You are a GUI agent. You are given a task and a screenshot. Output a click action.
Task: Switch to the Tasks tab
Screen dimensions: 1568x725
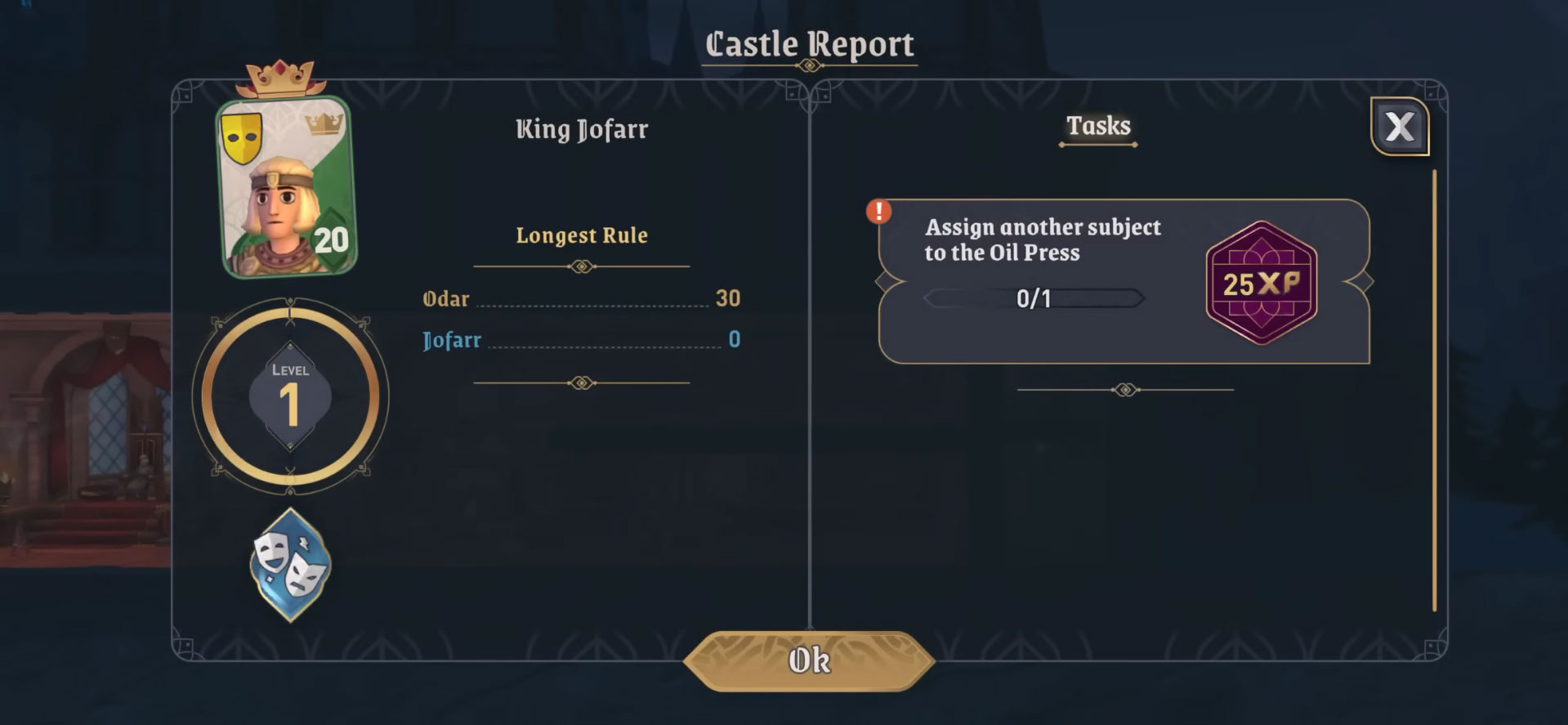click(1098, 127)
